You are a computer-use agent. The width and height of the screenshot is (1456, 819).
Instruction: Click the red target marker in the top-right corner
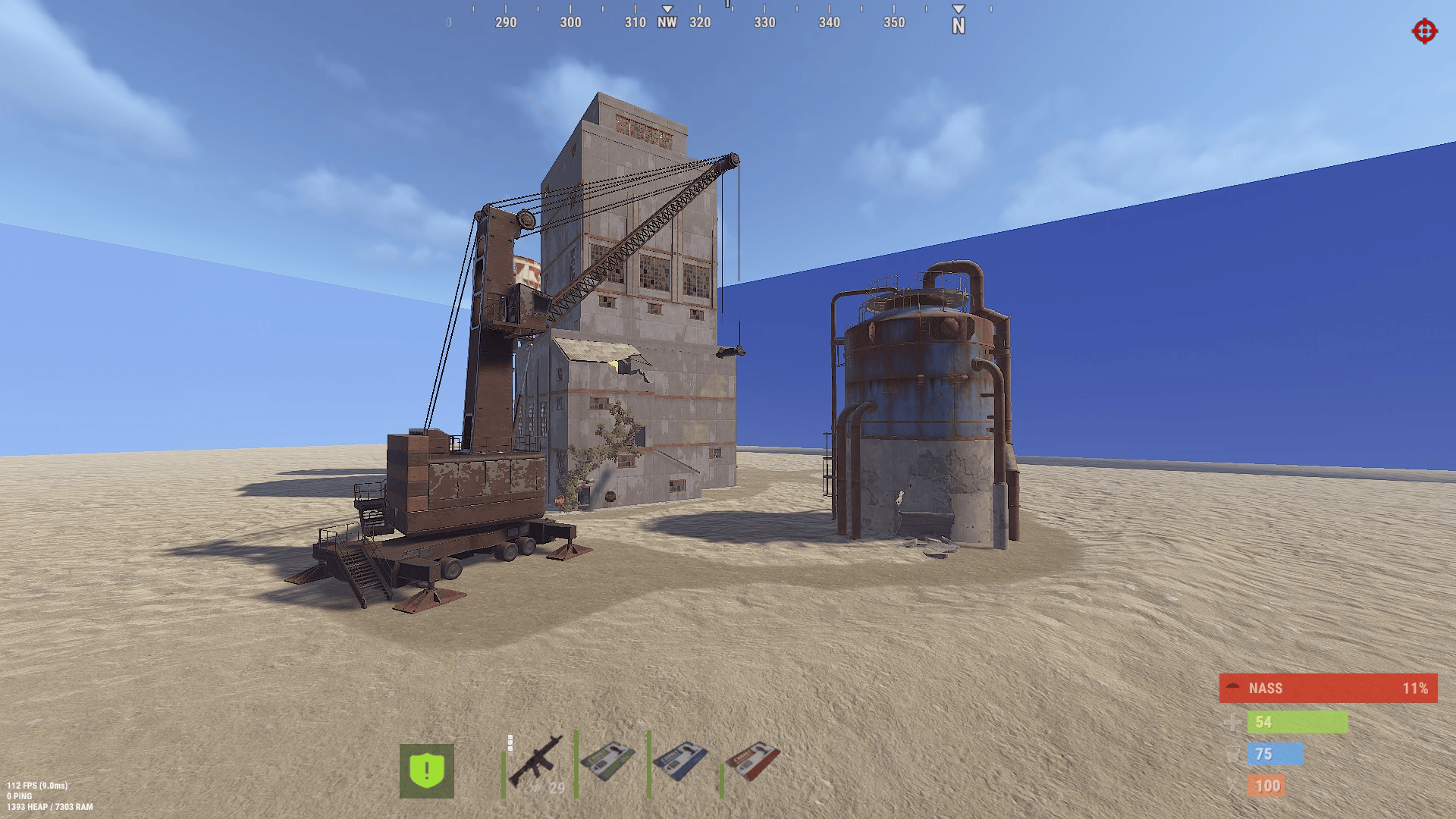coord(1424,32)
